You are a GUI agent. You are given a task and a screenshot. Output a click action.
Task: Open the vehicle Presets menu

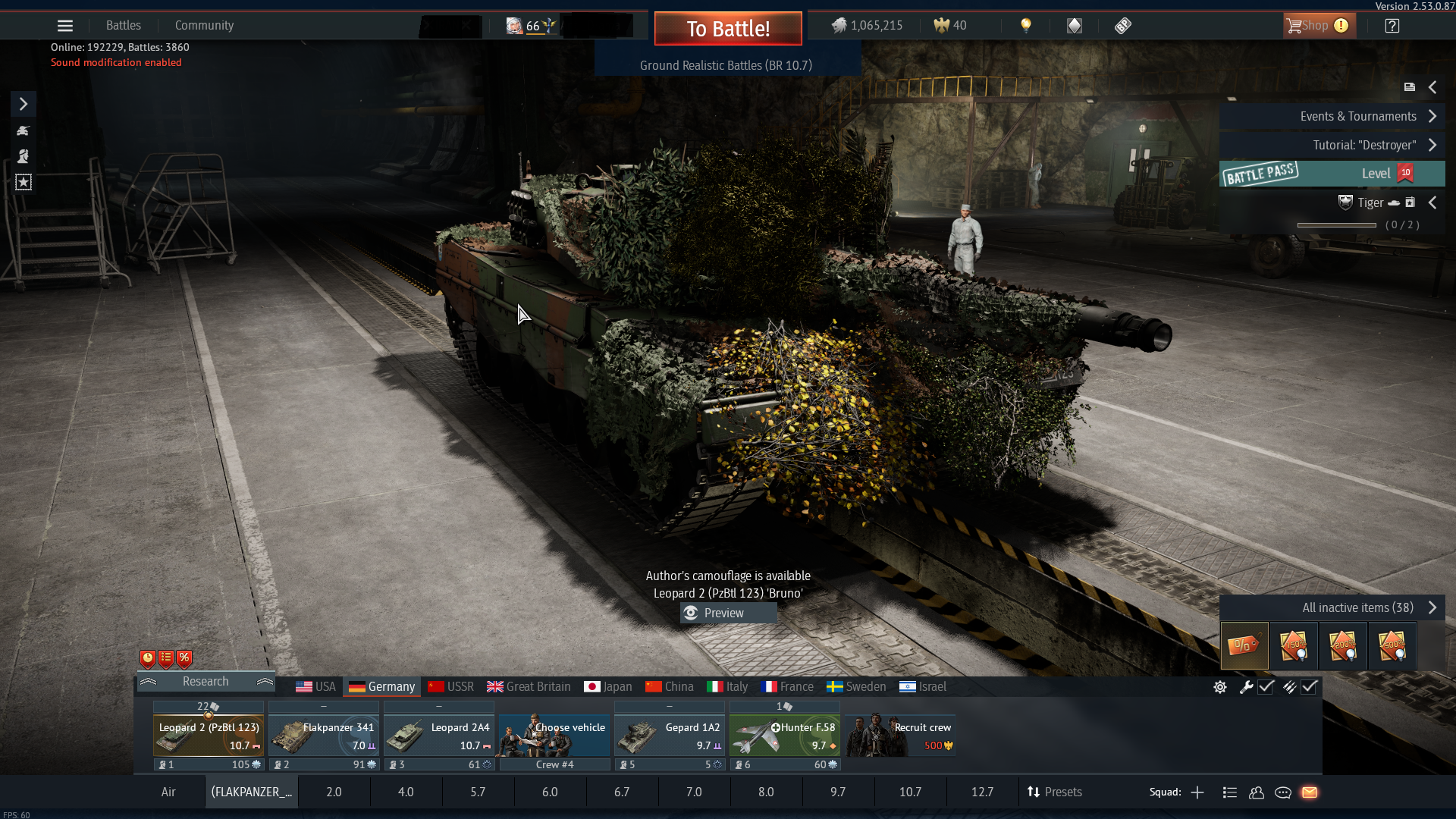point(1054,792)
